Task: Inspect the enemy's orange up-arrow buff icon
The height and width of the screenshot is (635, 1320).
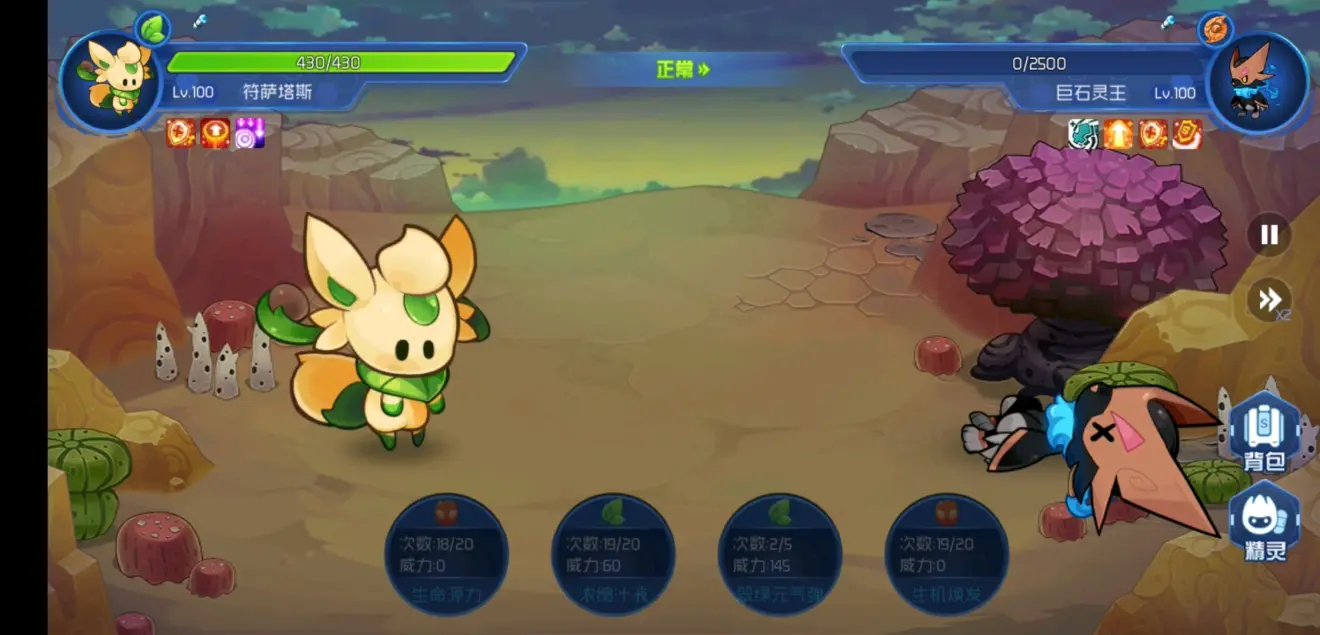Action: (x=1118, y=133)
